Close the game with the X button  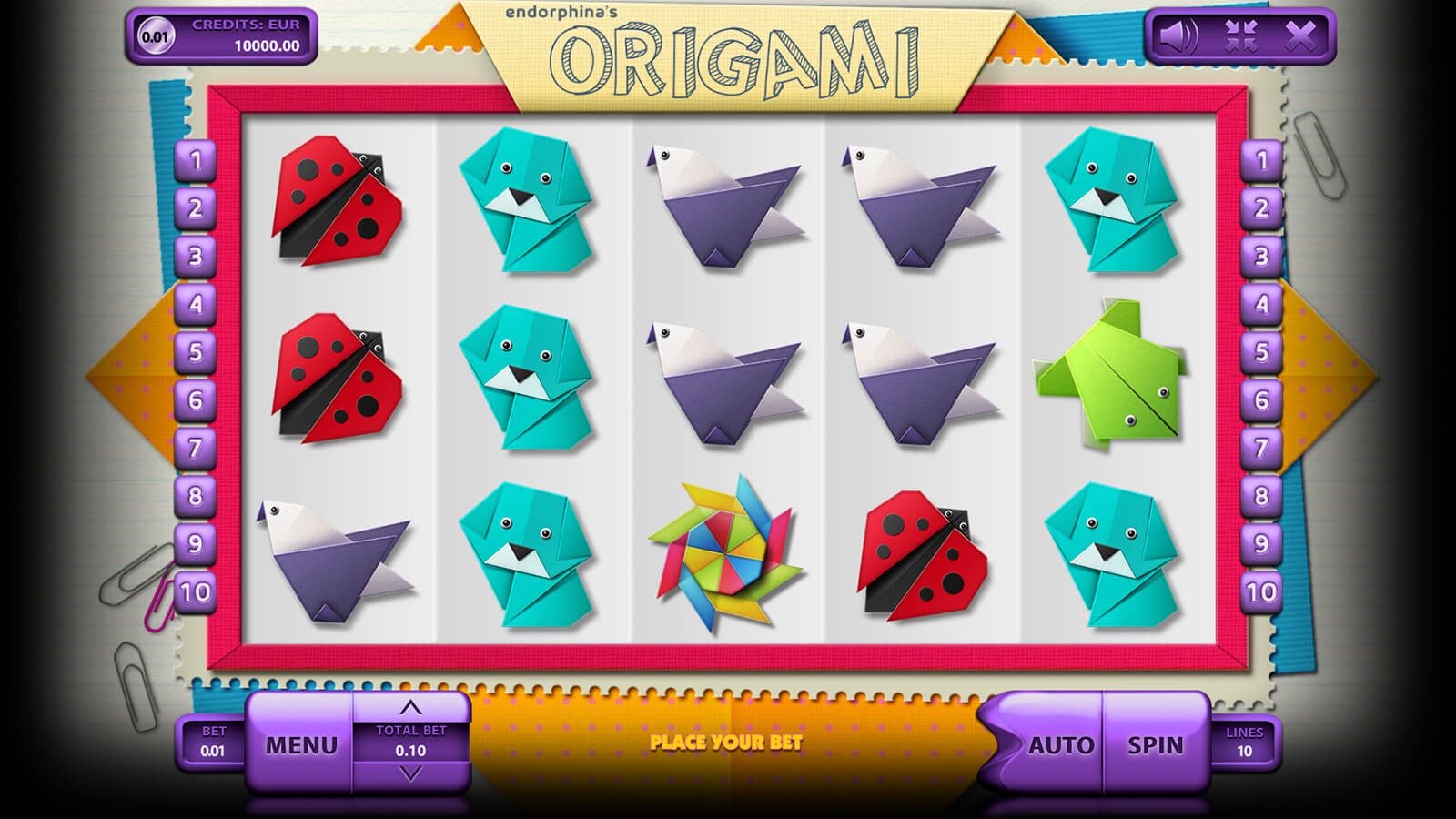[x=1300, y=36]
